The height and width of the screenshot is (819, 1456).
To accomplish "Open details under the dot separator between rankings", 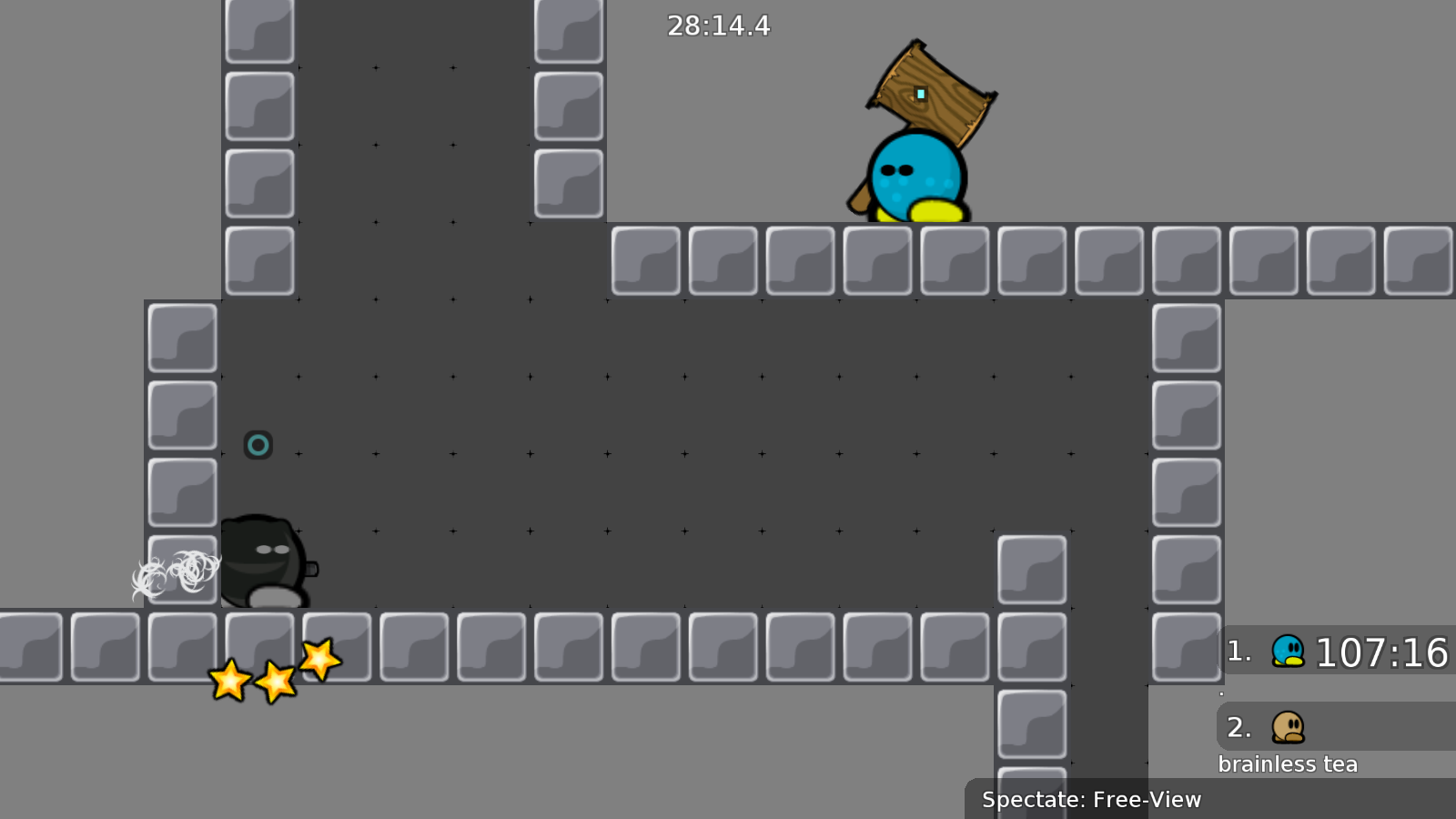I will pyautogui.click(x=1221, y=692).
